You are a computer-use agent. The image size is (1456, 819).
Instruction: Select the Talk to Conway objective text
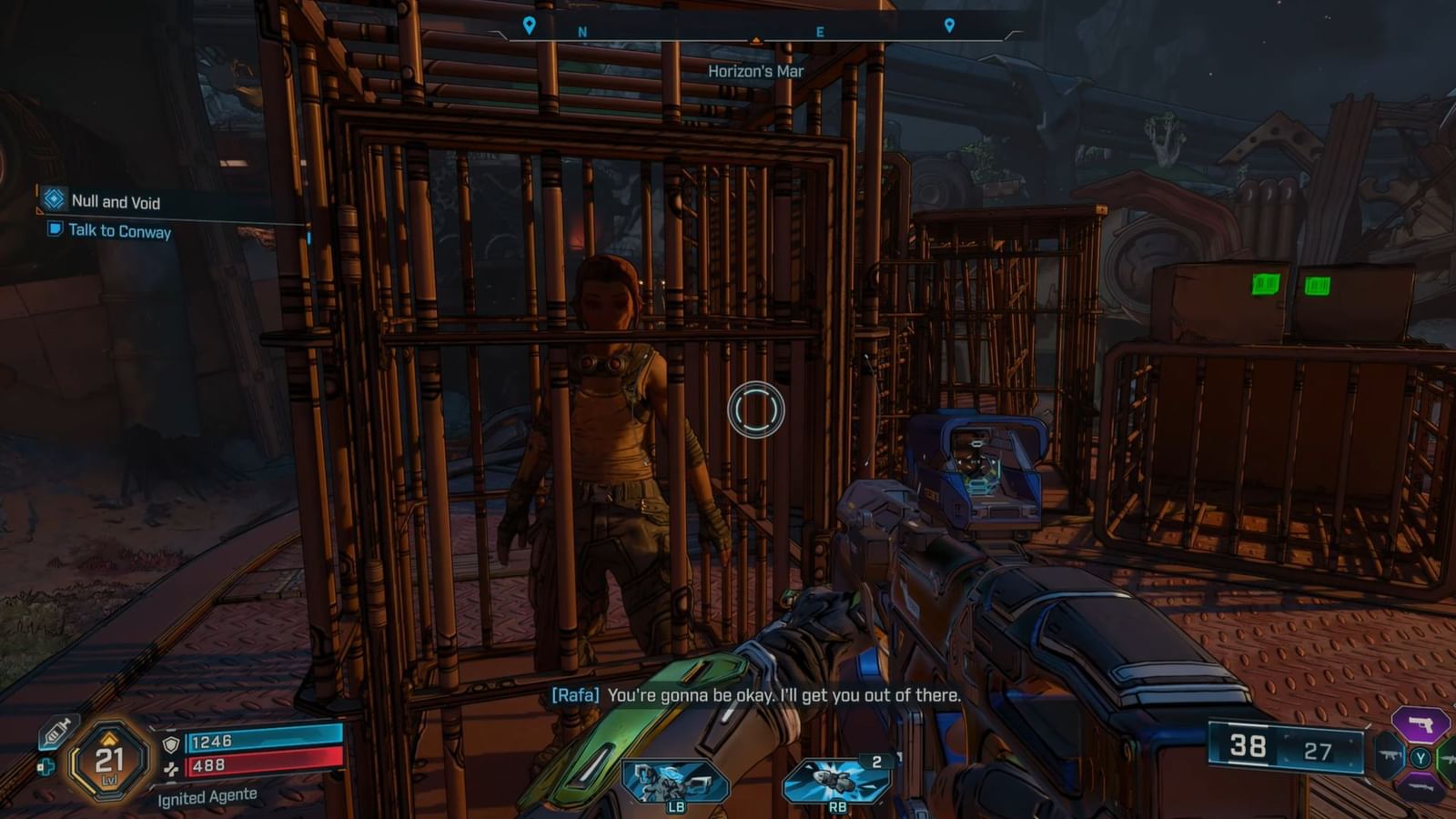119,232
